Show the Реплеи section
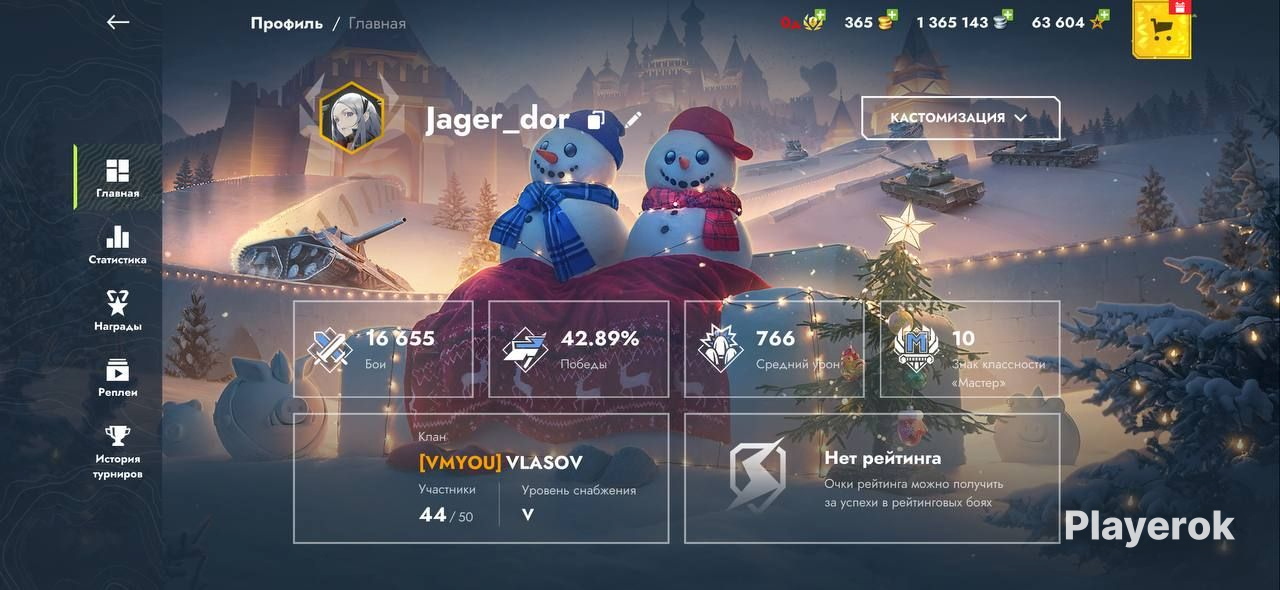The height and width of the screenshot is (590, 1280). (118, 378)
